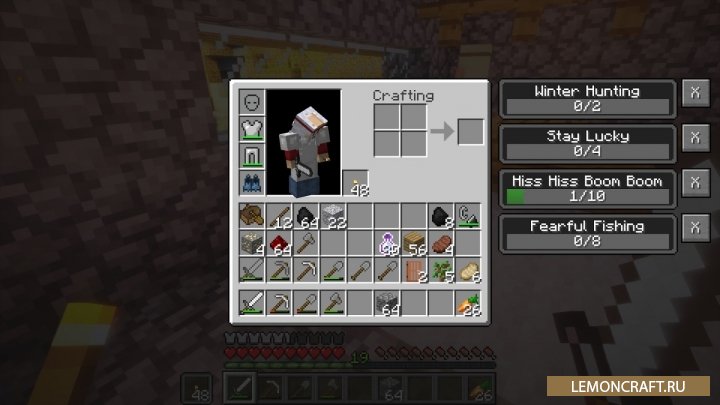Pick up the stack of 56 wood planks
Viewport: 720px width, 405px height.
pyautogui.click(x=414, y=243)
